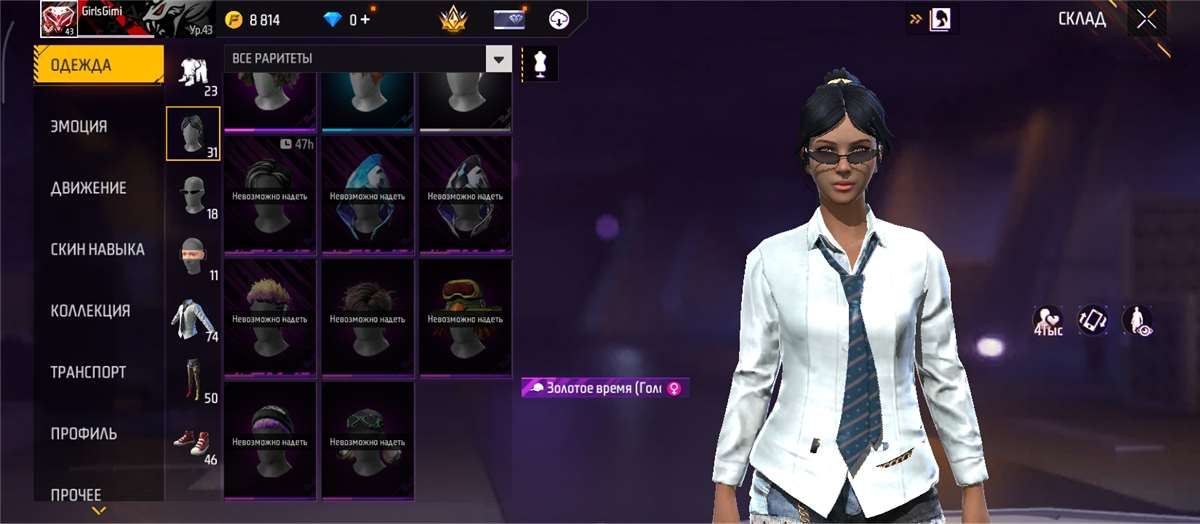Open the КОЛЛЕКЦИЯ section
Screen dimensions: 1200x524
coord(90,311)
